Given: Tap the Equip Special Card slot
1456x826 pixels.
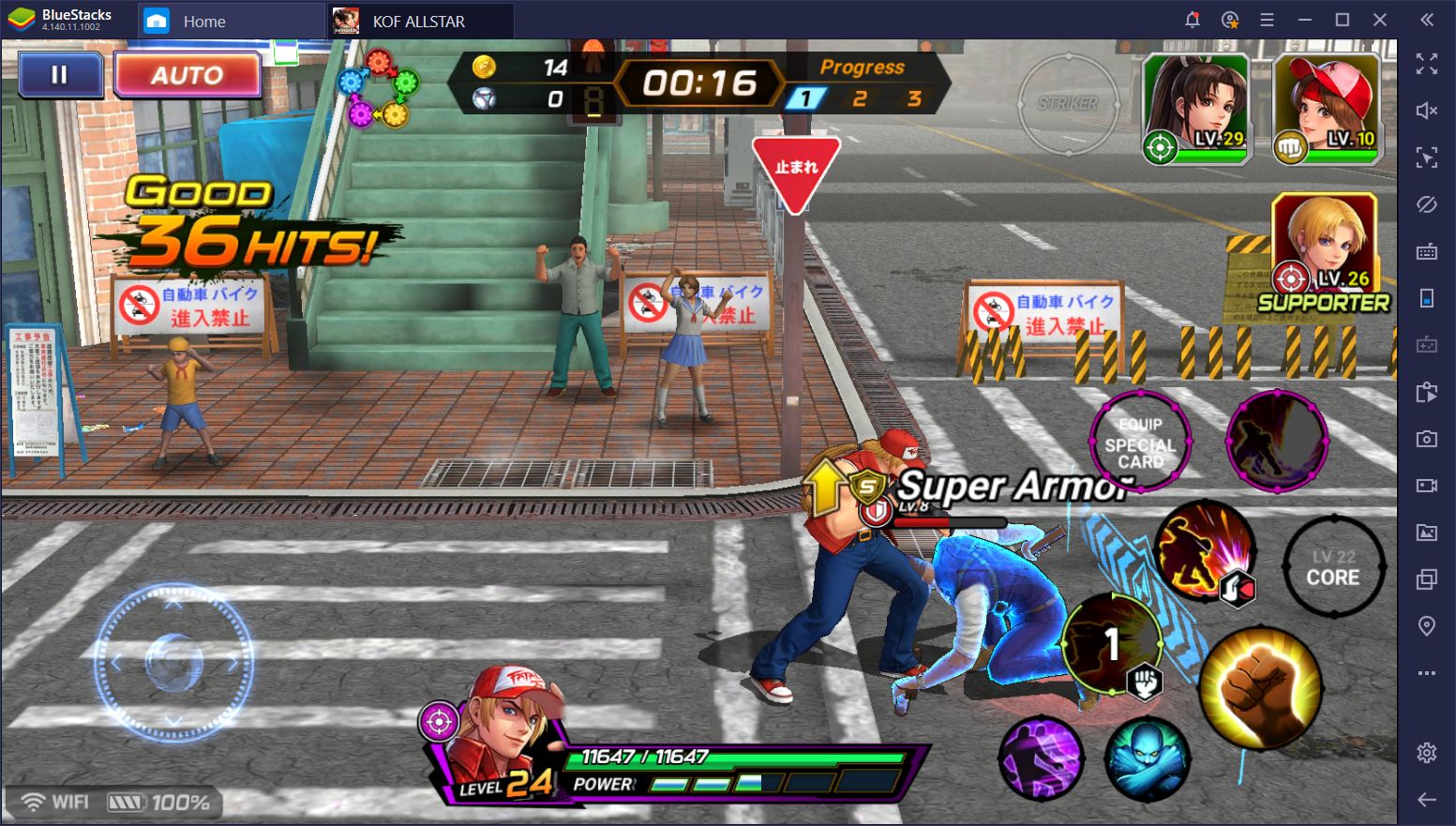Looking at the screenshot, I should [x=1140, y=443].
